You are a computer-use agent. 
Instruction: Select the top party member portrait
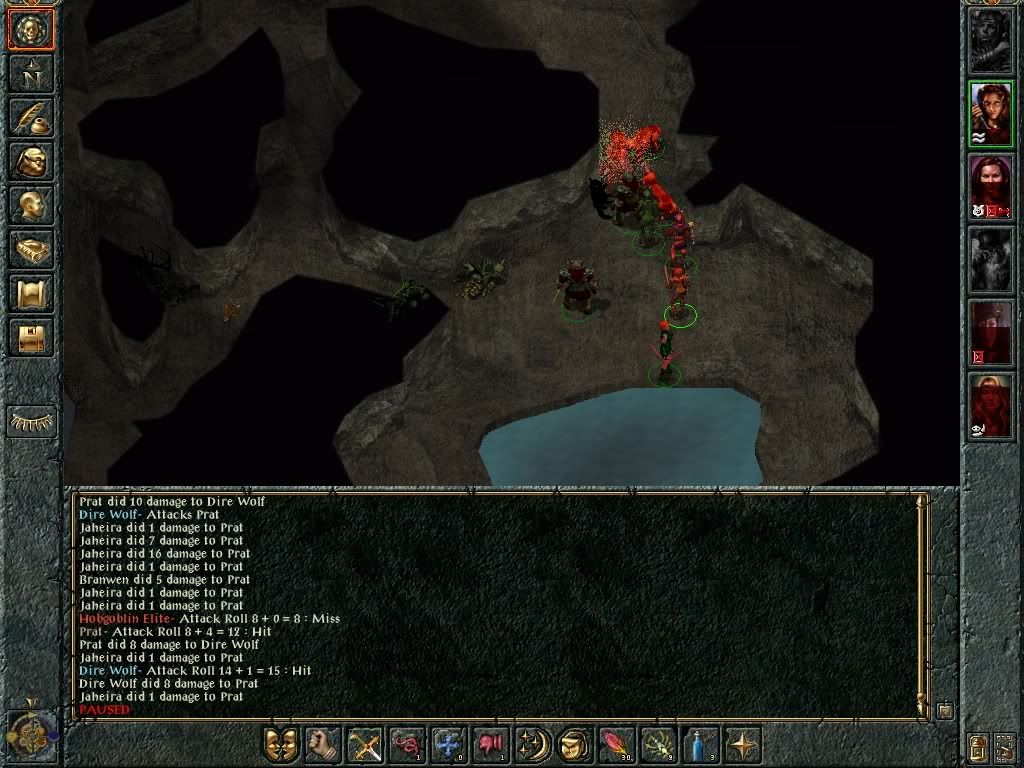pyautogui.click(x=990, y=41)
